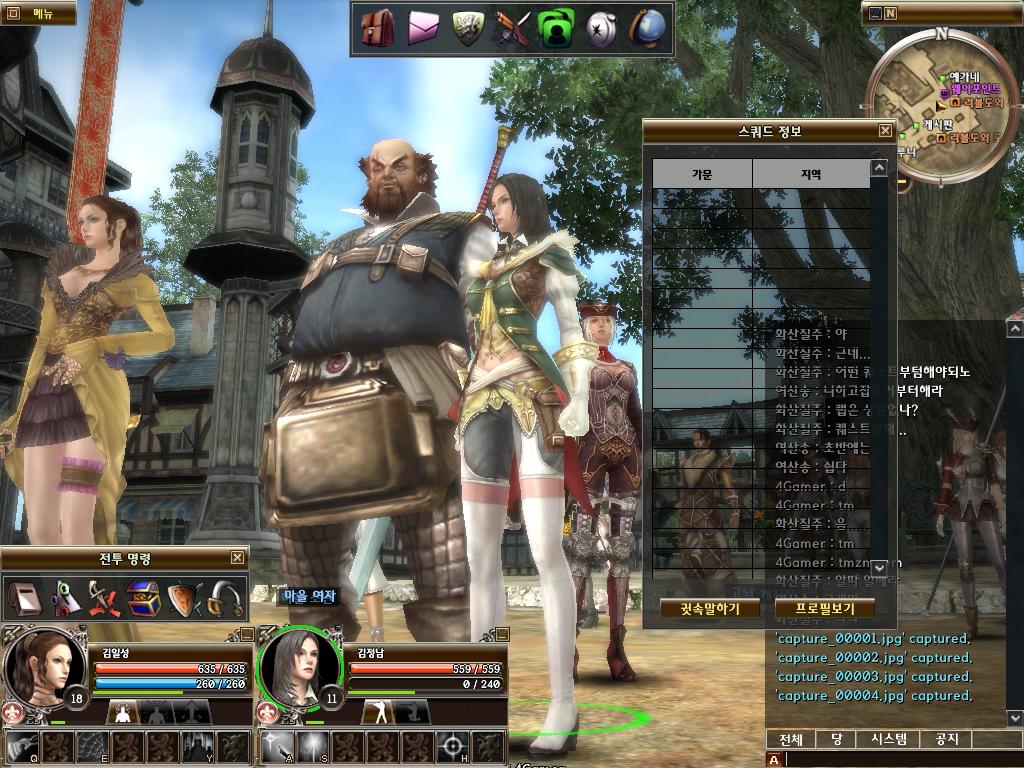The height and width of the screenshot is (768, 1024).
Task: Switch to the 시스템 chat tab
Action: click(x=888, y=739)
